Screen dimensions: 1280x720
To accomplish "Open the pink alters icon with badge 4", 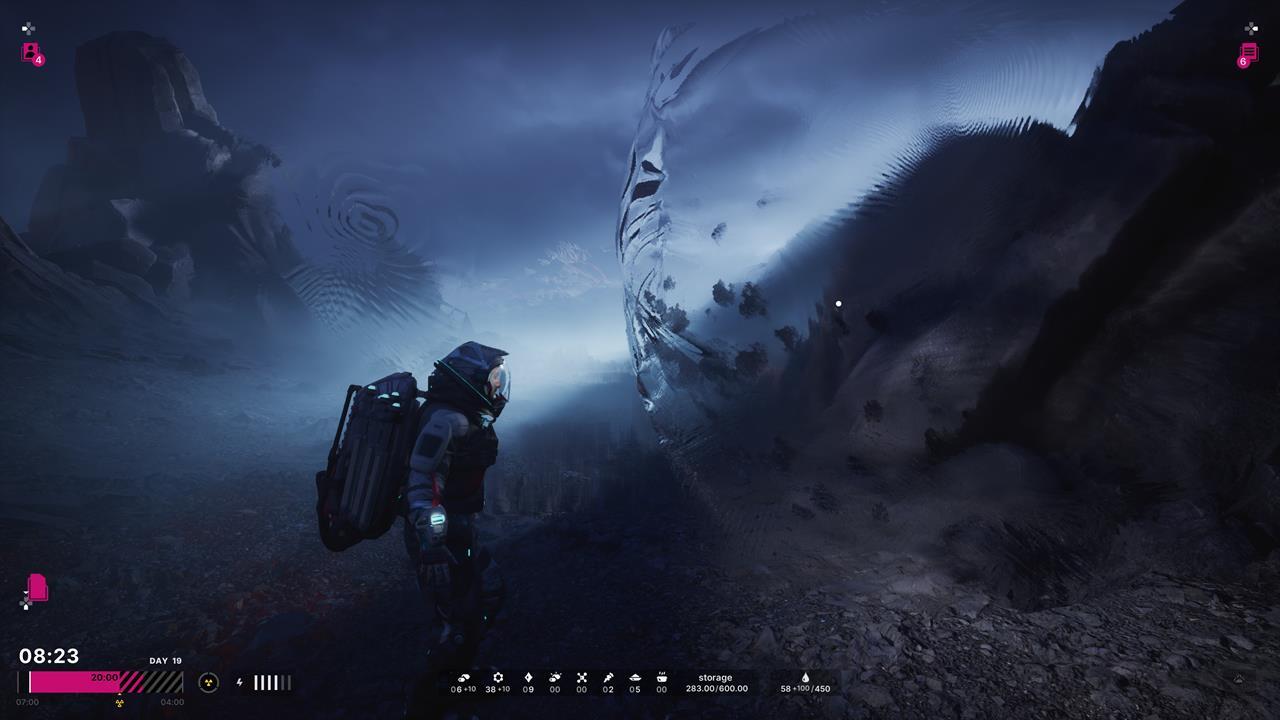I will pos(31,52).
